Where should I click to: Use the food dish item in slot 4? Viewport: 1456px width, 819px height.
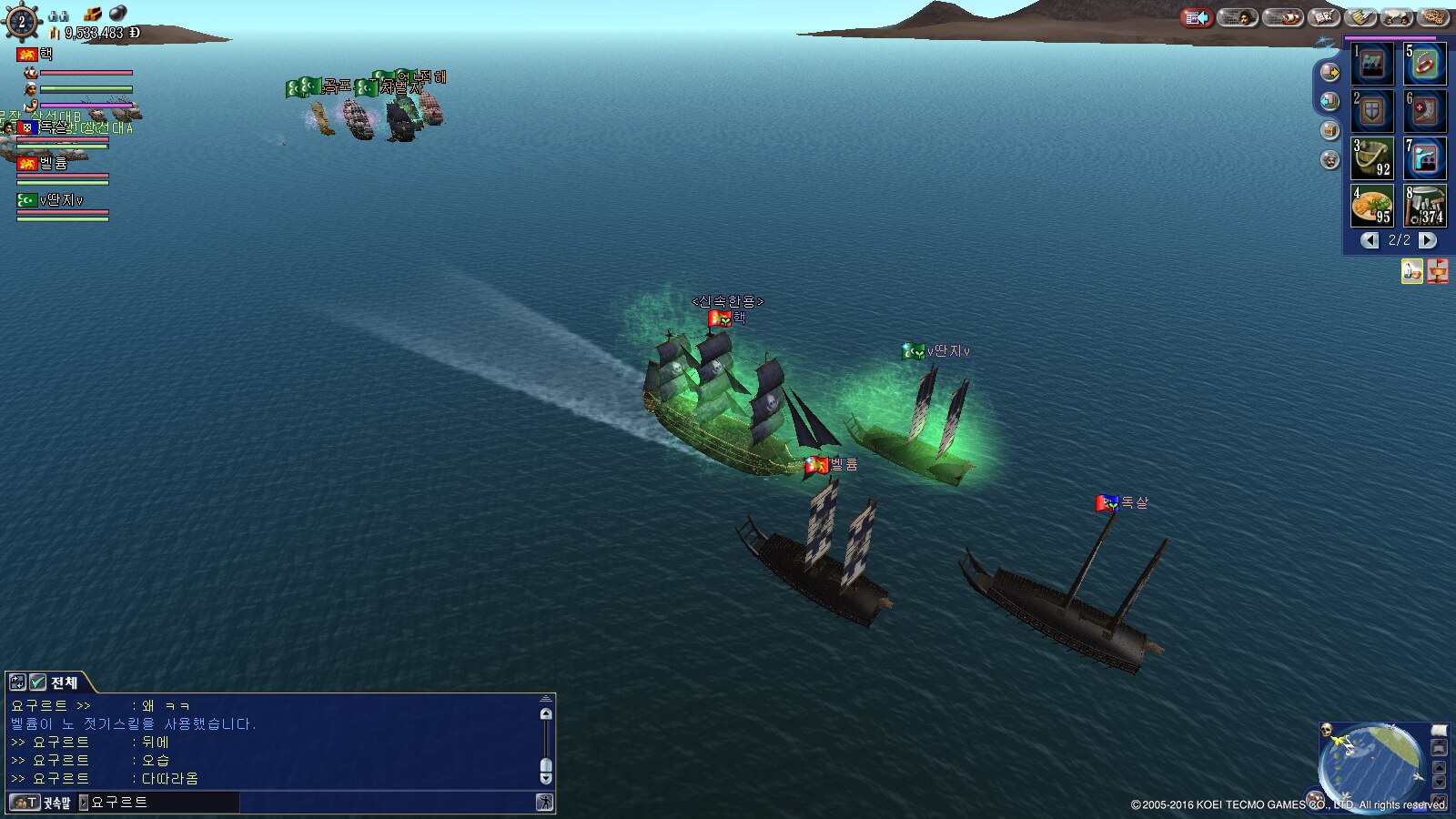click(x=1372, y=206)
